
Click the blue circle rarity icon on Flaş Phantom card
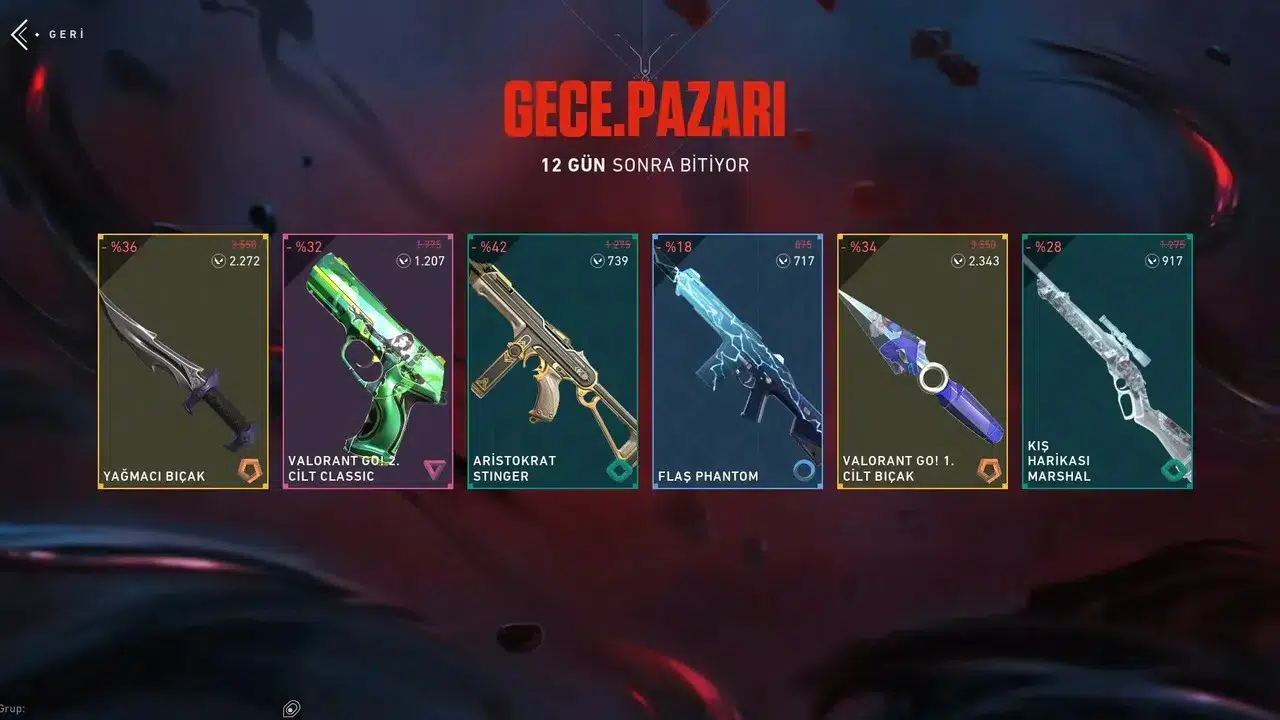(801, 466)
